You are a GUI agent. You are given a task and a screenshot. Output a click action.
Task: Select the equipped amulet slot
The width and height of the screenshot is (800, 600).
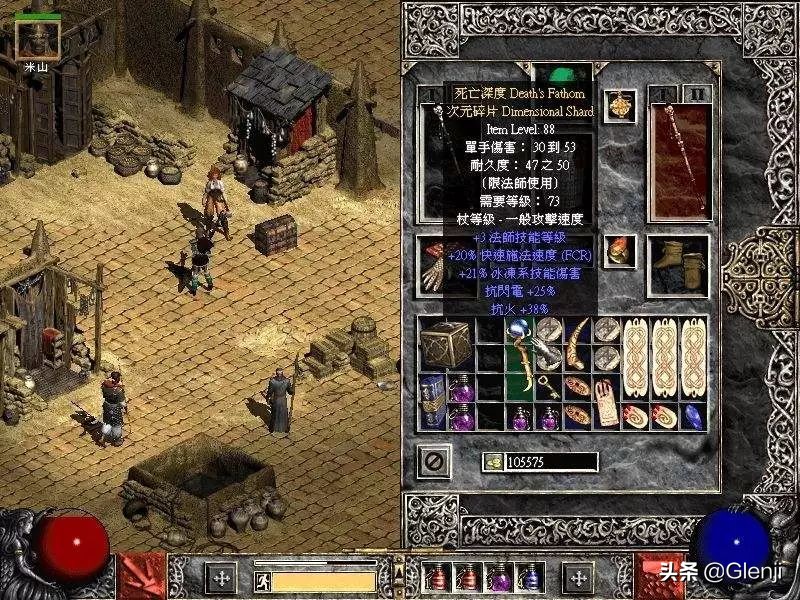[x=620, y=107]
